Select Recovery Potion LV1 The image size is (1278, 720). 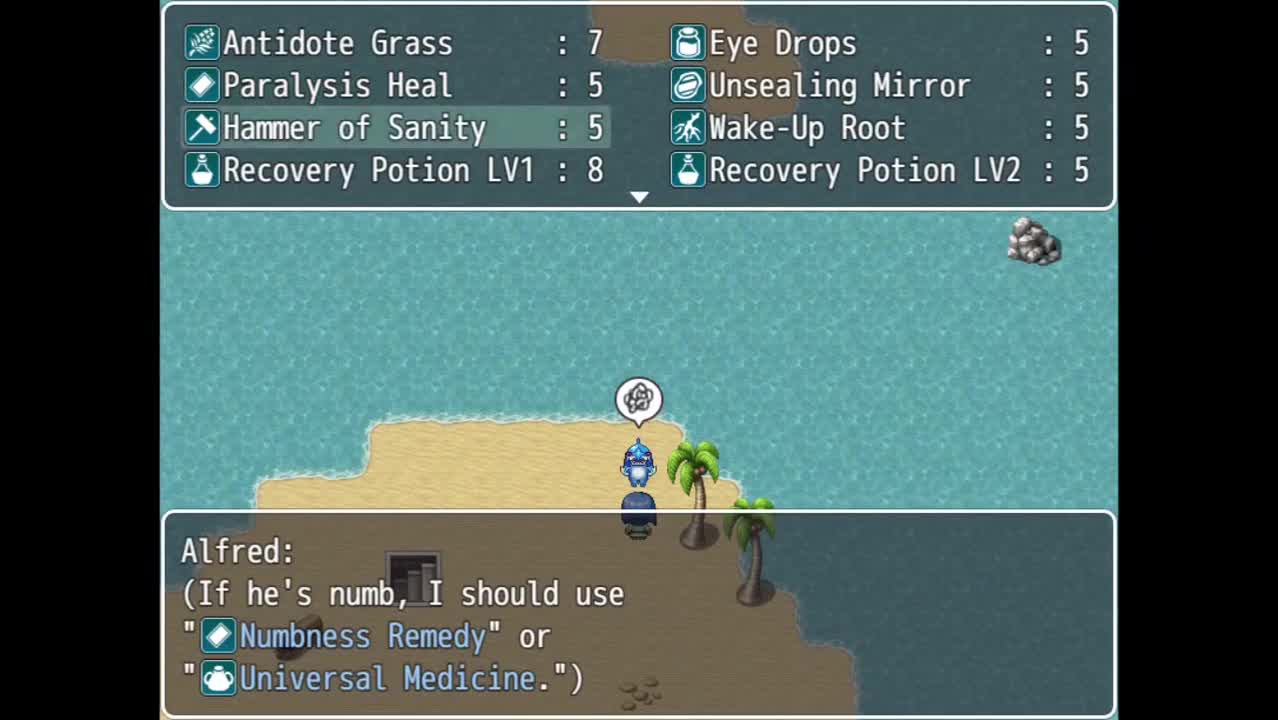pyautogui.click(x=395, y=171)
